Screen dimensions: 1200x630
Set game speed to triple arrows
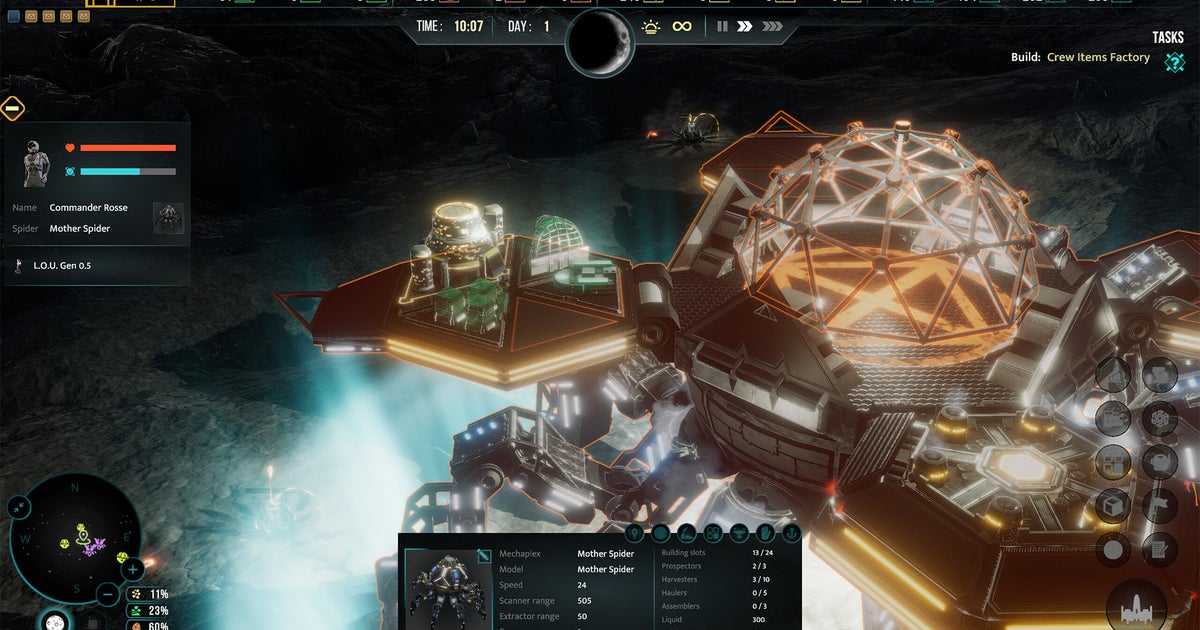tap(772, 27)
